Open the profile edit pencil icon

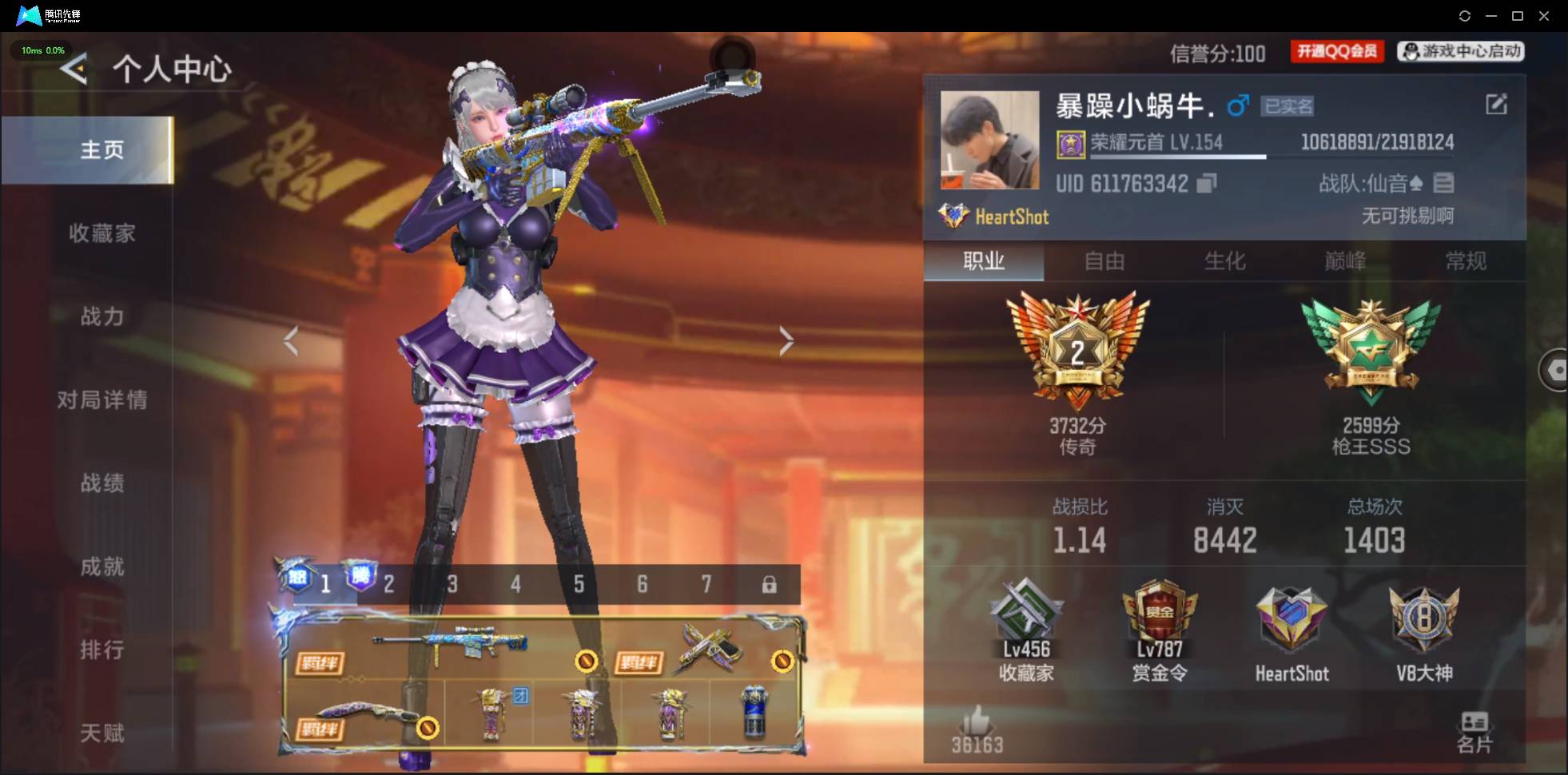[x=1497, y=105]
